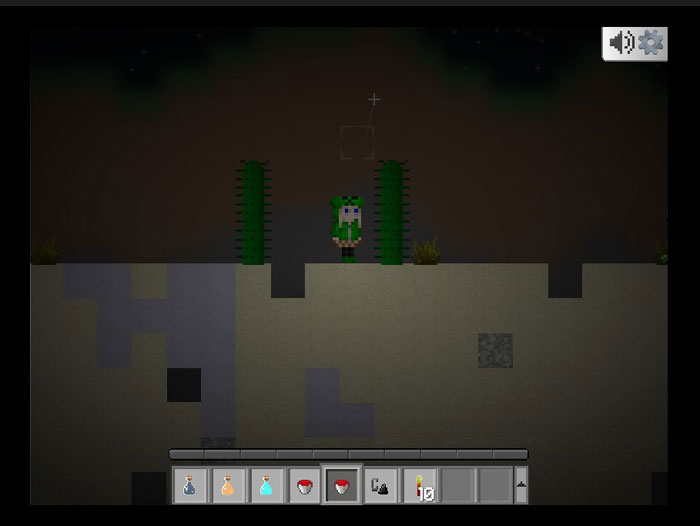Select the dark blue potion slot
Viewport: 700px width, 526px height.
(189, 486)
